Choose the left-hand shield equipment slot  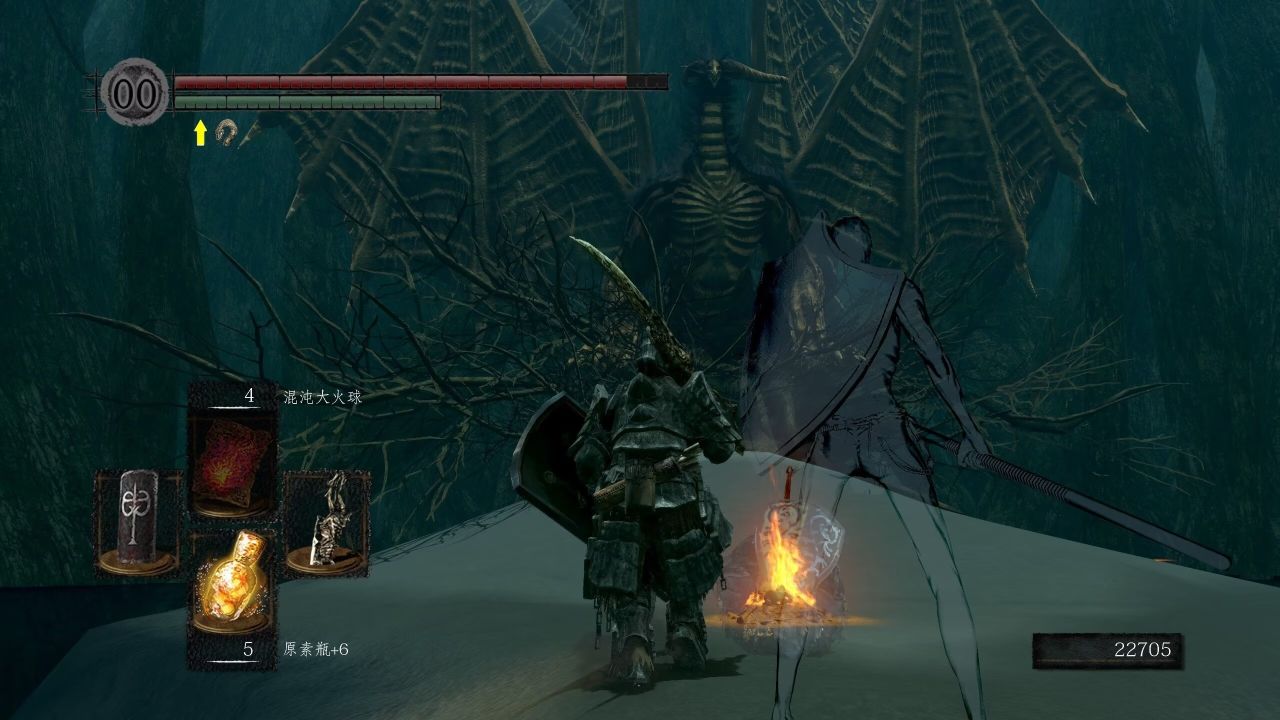pos(138,523)
